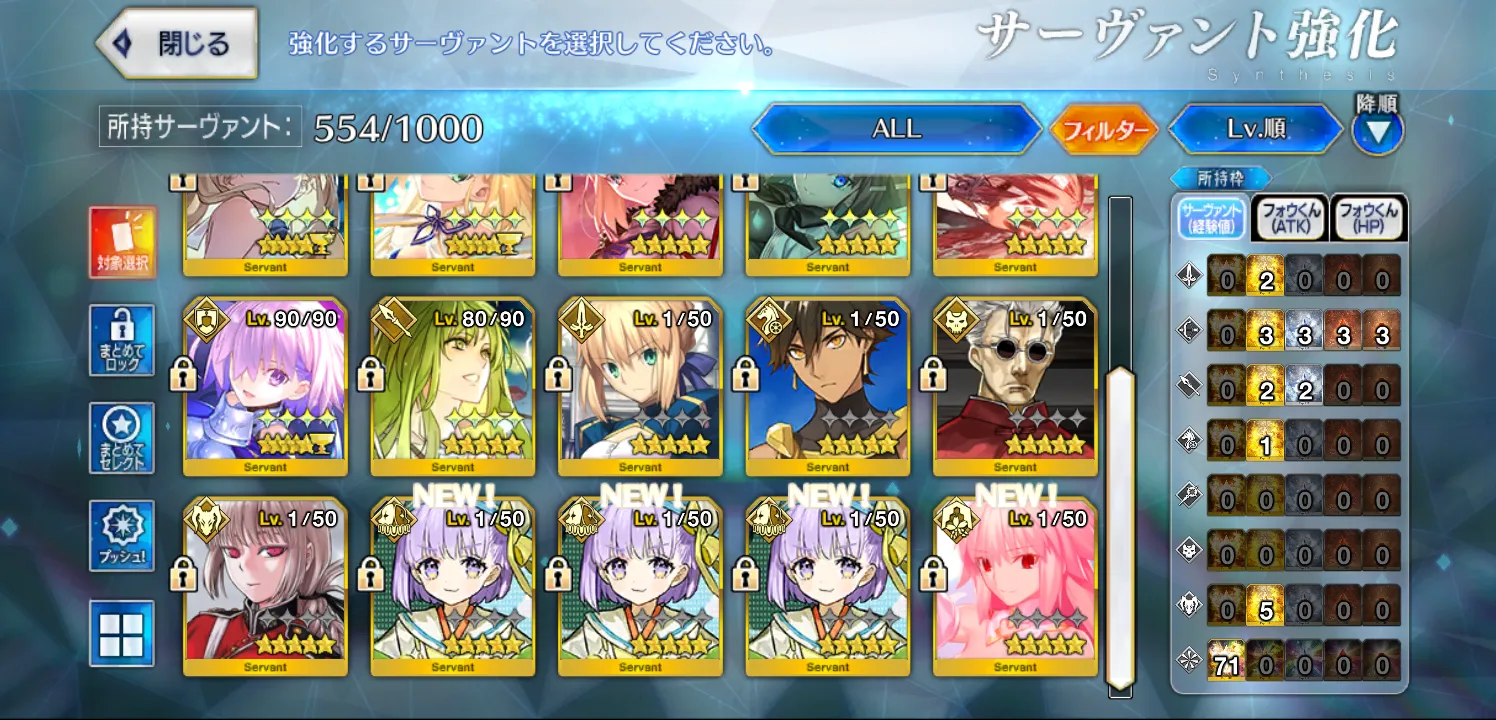Image resolution: width=1496 pixels, height=720 pixels.
Task: Click the プッシュ! button
Action: (x=122, y=536)
